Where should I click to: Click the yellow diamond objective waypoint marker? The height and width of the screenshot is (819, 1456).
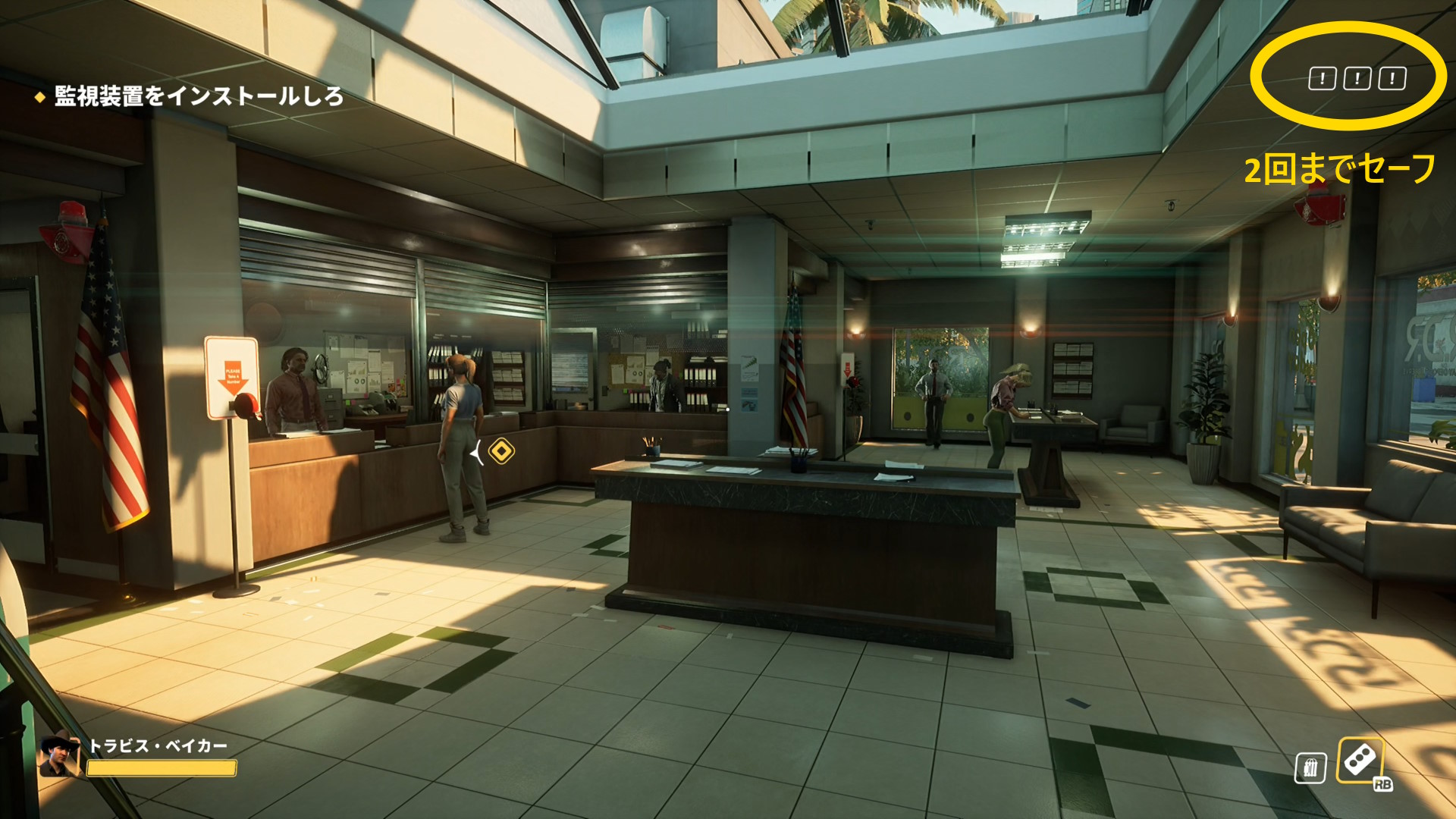tap(501, 451)
